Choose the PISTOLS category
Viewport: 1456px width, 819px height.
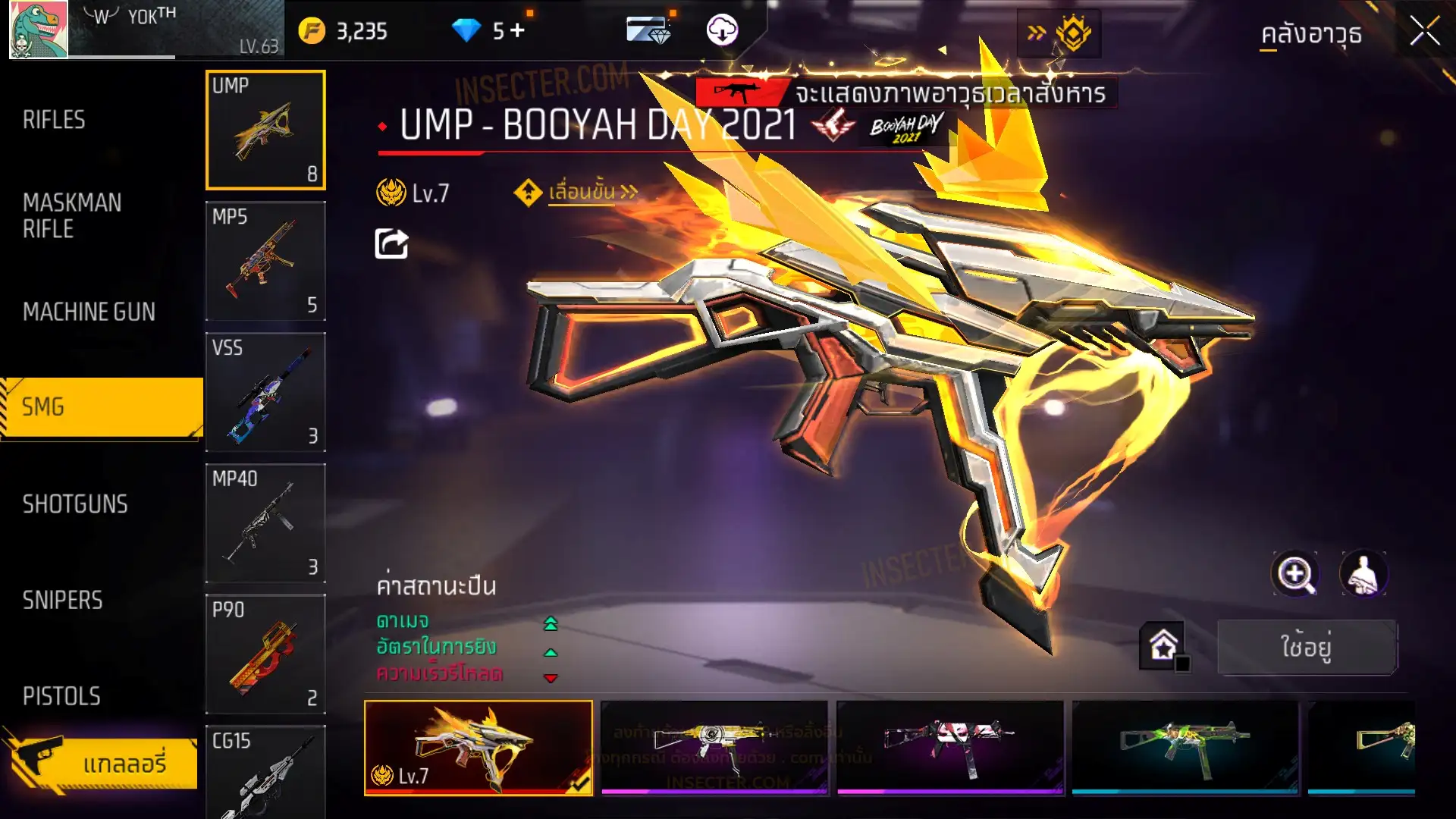coord(61,696)
